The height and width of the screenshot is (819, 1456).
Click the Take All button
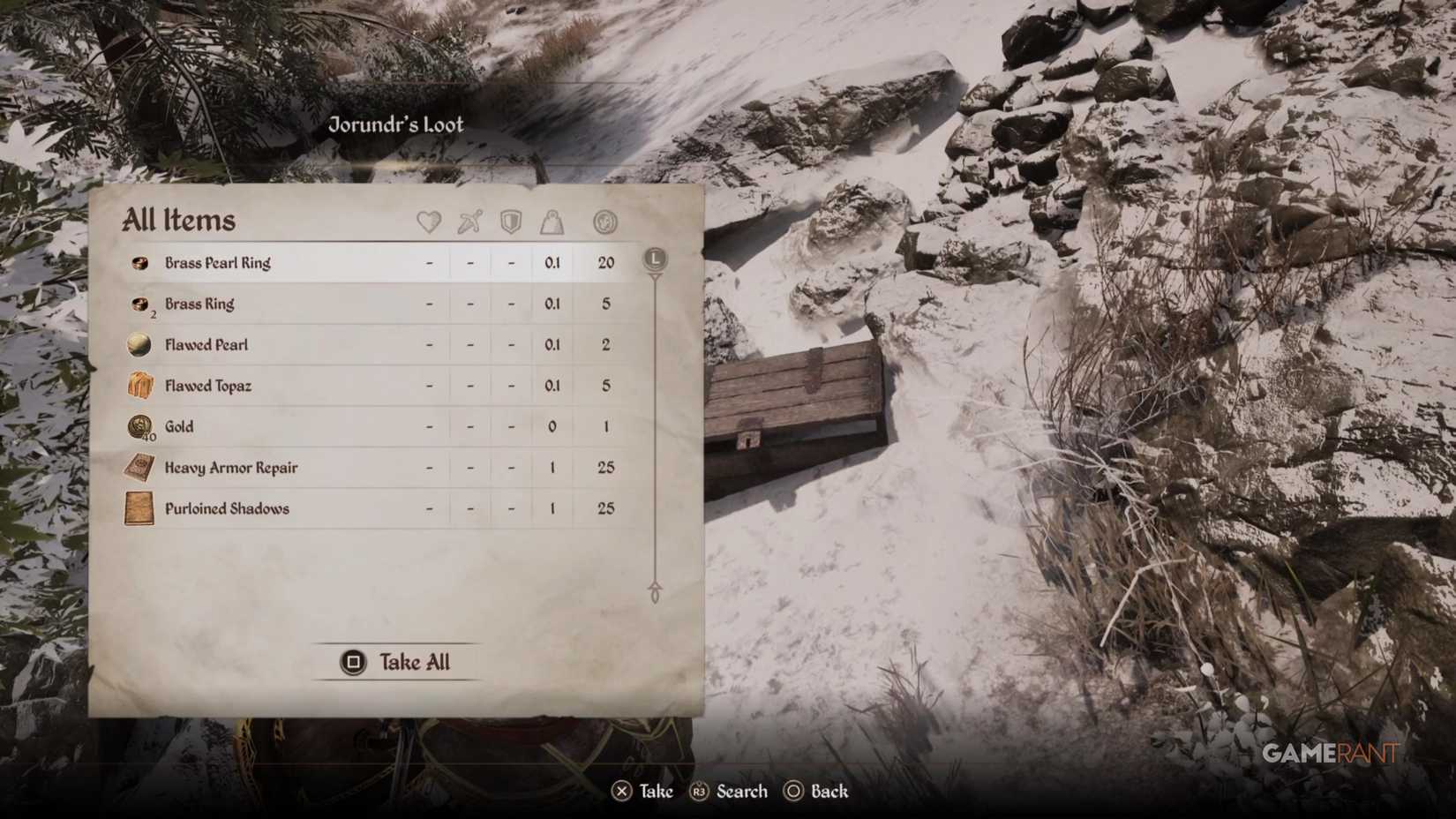click(x=395, y=662)
